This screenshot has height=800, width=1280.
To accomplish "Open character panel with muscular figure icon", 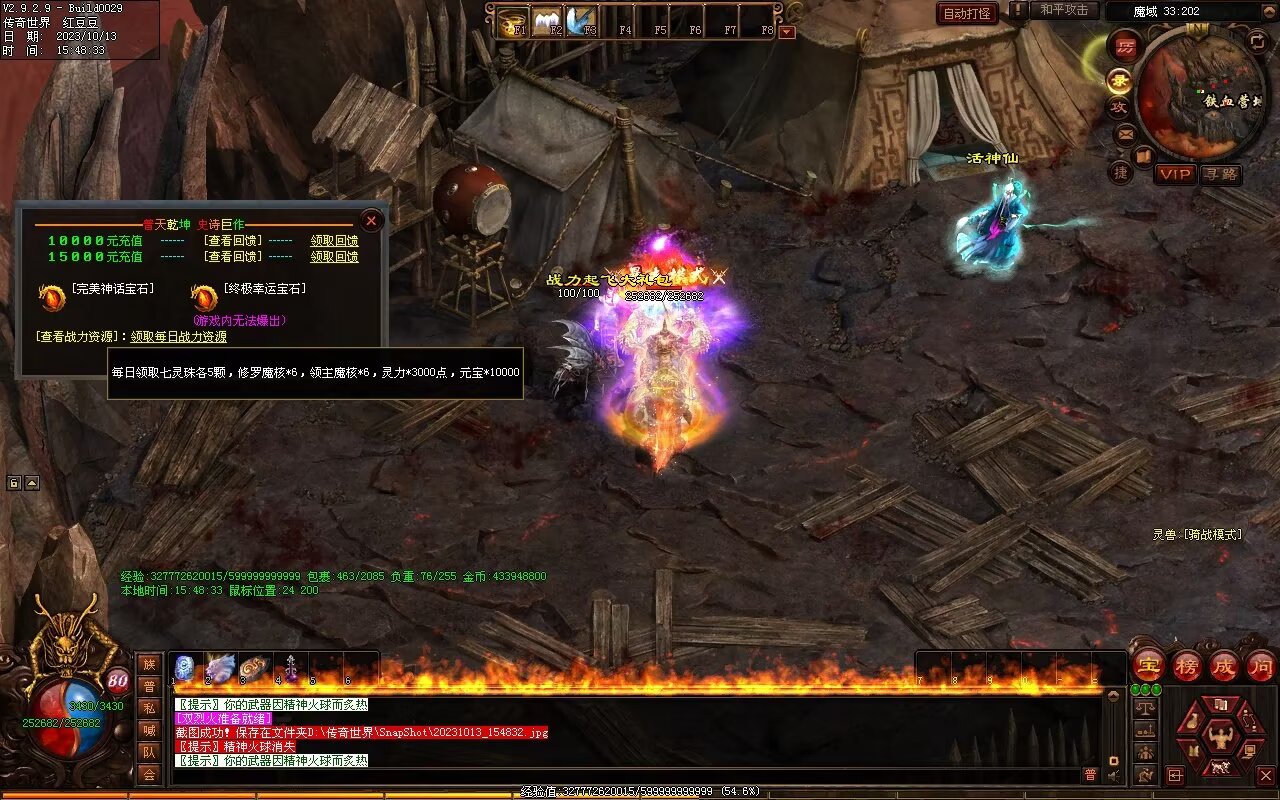I will point(1219,738).
